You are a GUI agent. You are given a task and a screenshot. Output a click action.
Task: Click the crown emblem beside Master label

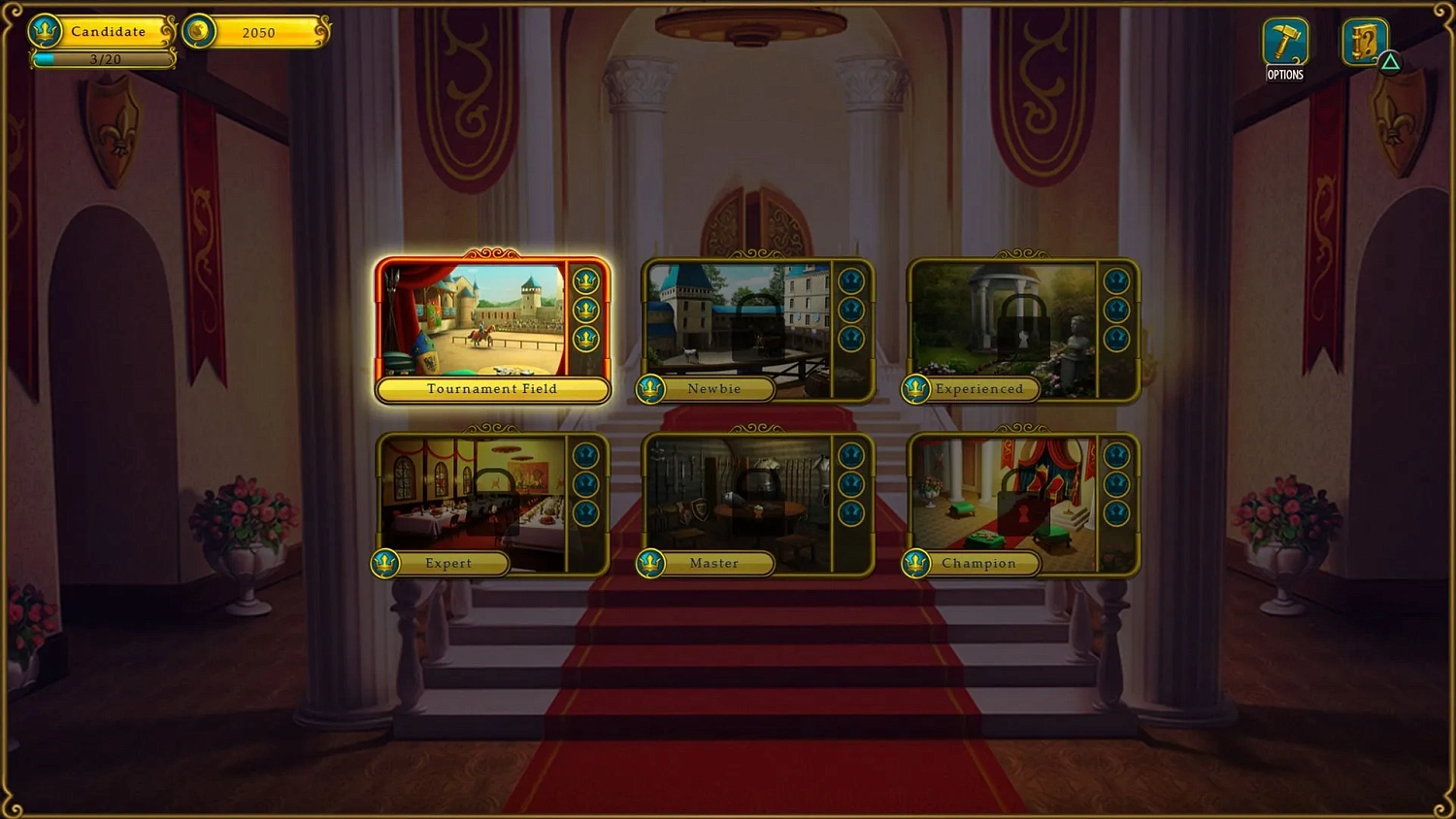(x=650, y=564)
